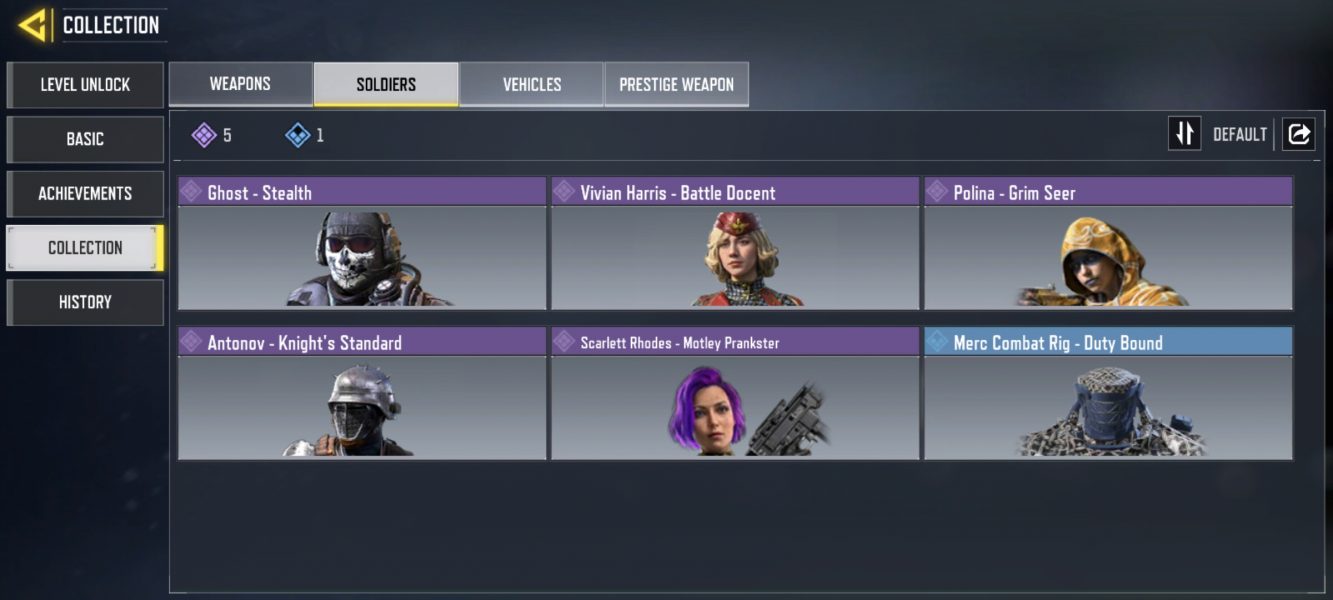Viewport: 1333px width, 600px height.
Task: Choose Vivian Harris - Battle Docent card
Action: (735, 243)
